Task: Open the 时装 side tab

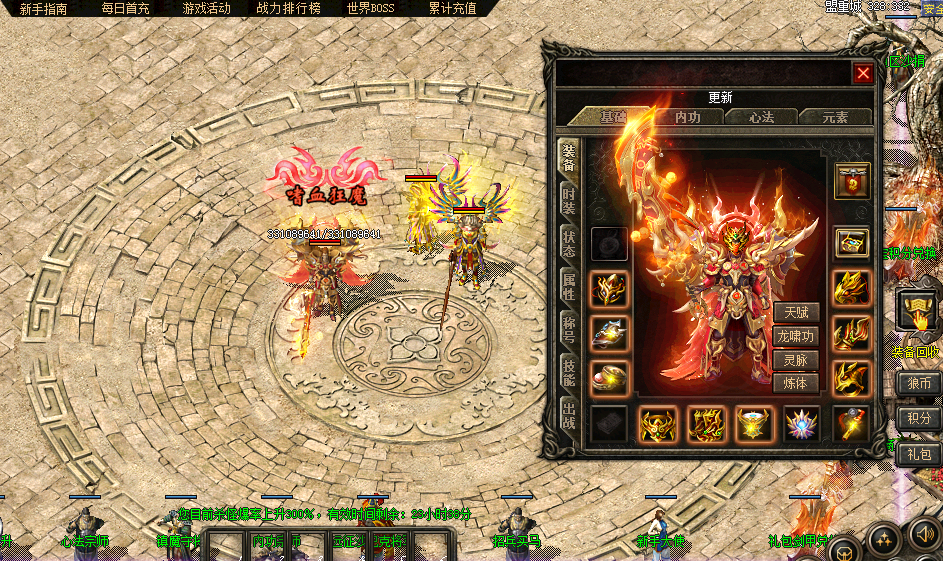Action: [569, 199]
